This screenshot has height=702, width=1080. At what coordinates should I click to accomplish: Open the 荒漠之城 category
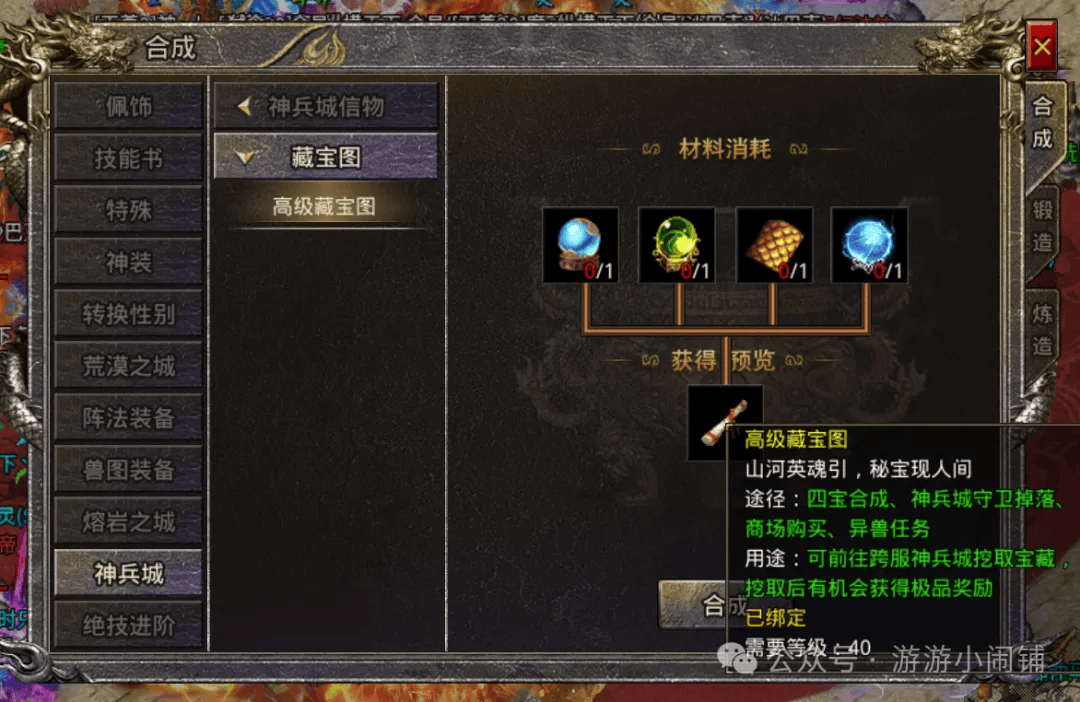(128, 366)
